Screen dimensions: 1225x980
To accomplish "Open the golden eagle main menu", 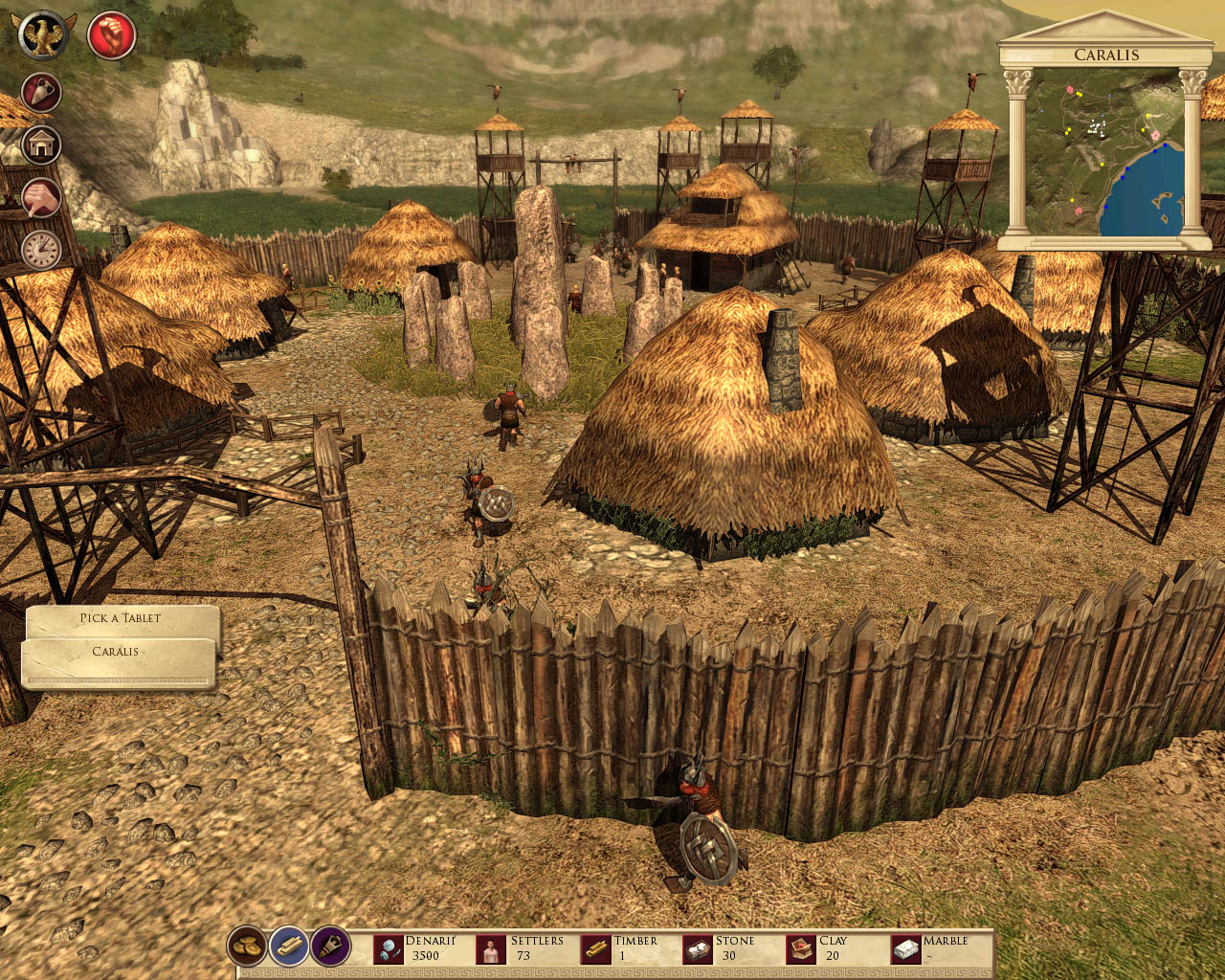I will [42, 35].
